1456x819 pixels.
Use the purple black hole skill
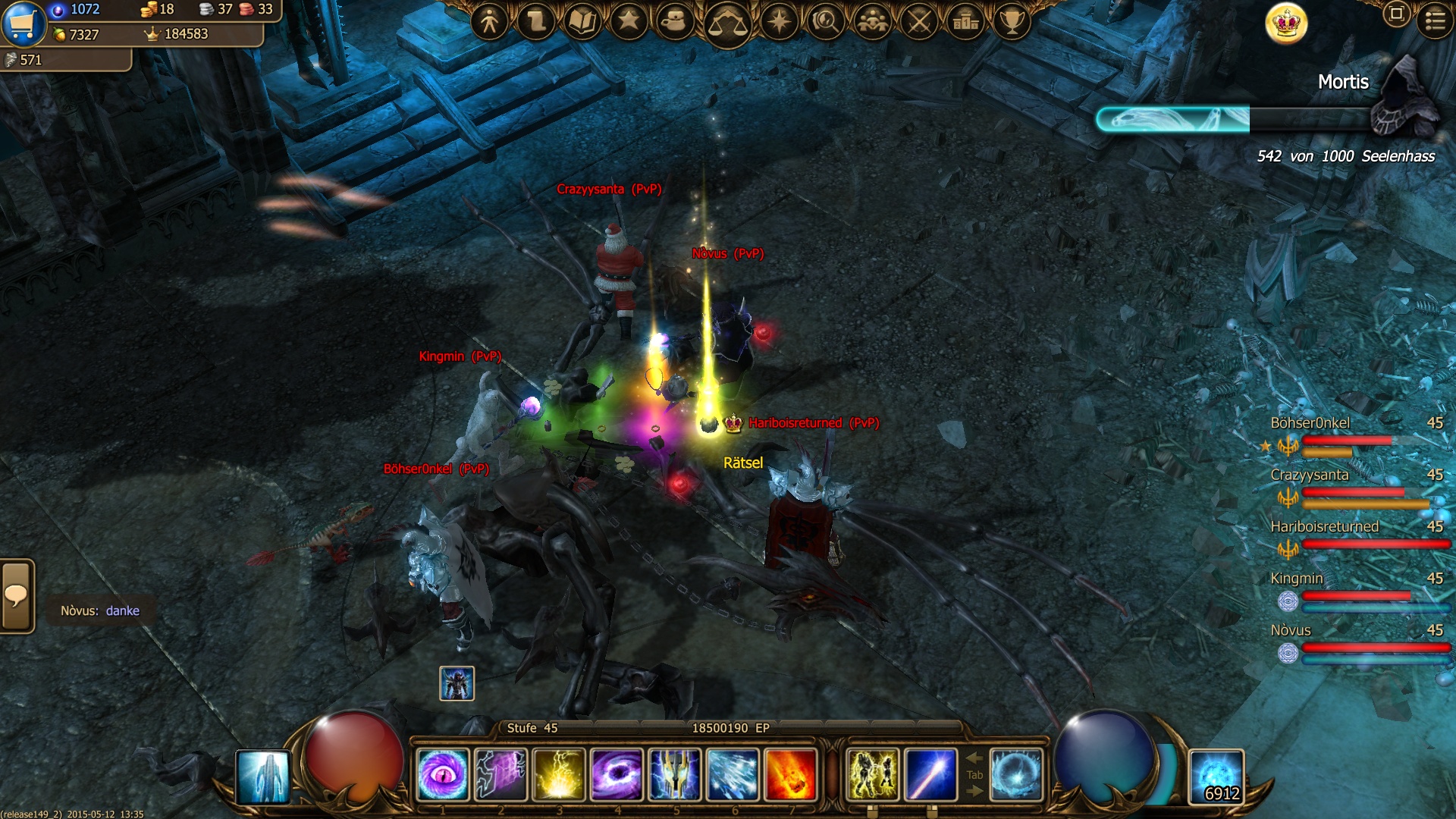(617, 774)
